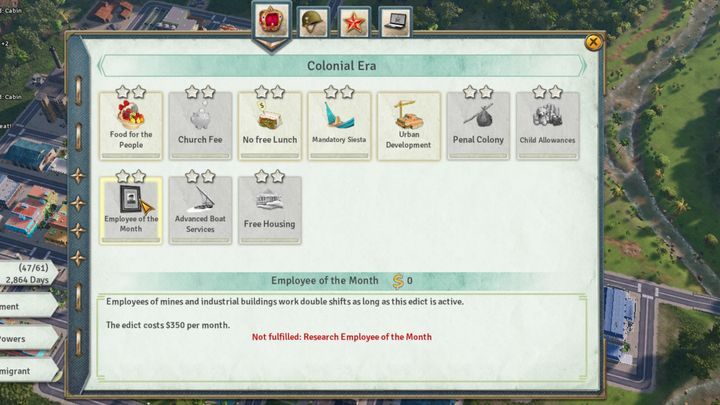The height and width of the screenshot is (405, 720).
Task: Select the Advanced Boat Services edict
Action: point(200,209)
